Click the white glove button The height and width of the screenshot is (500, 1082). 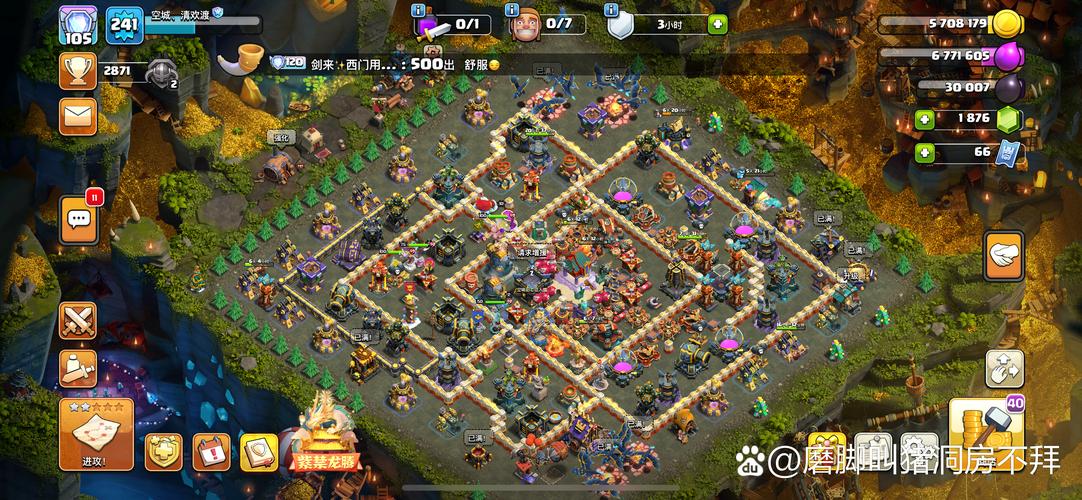coord(1003,256)
